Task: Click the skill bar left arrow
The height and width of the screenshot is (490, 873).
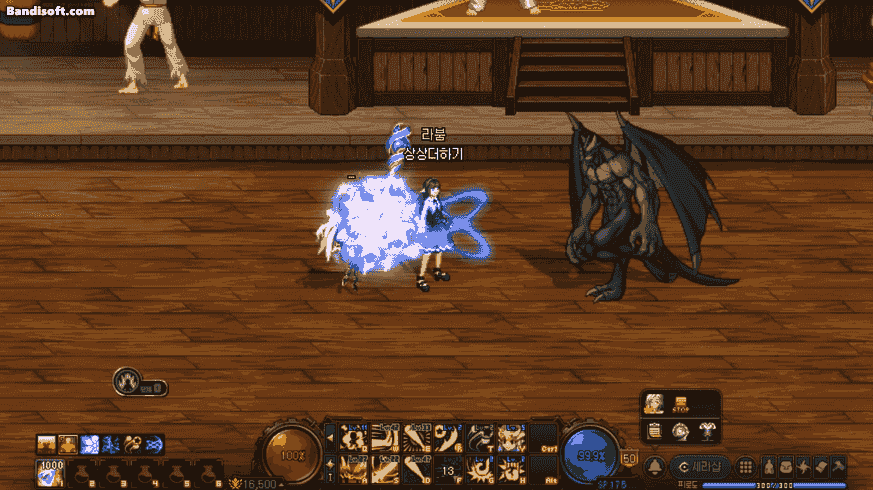Action: 330,438
